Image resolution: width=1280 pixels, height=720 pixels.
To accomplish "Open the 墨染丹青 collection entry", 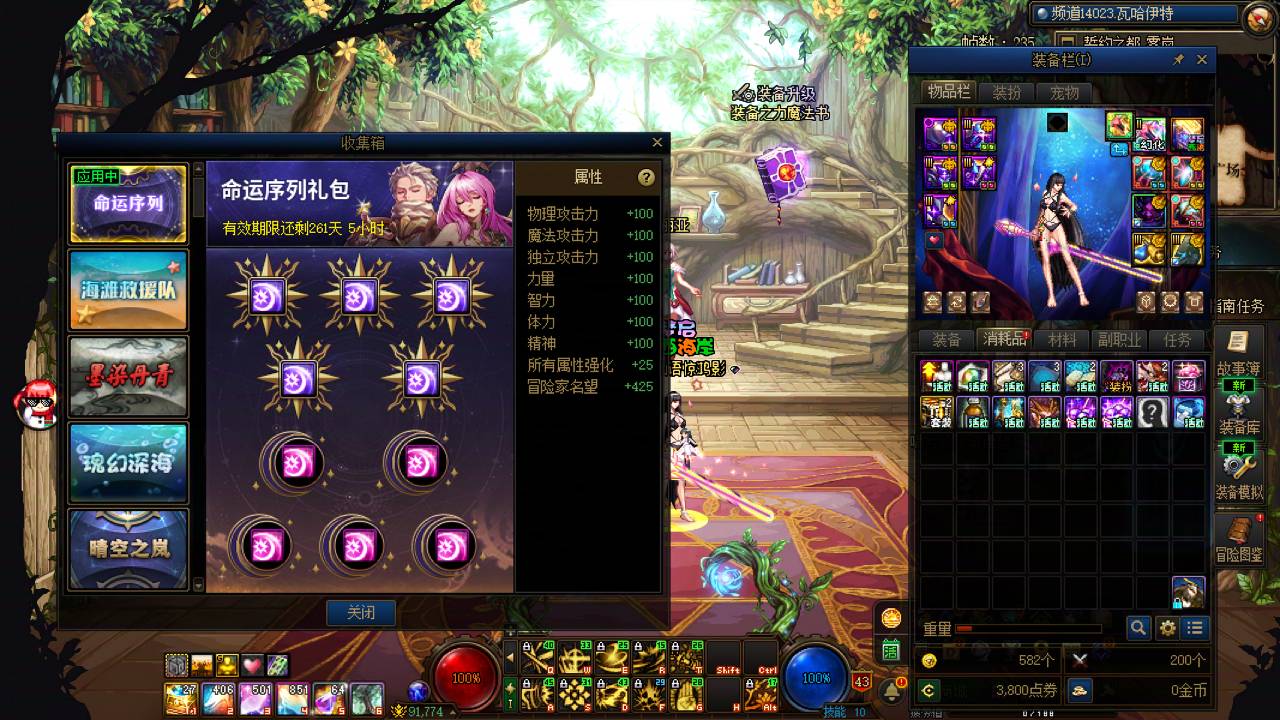I will click(x=128, y=376).
